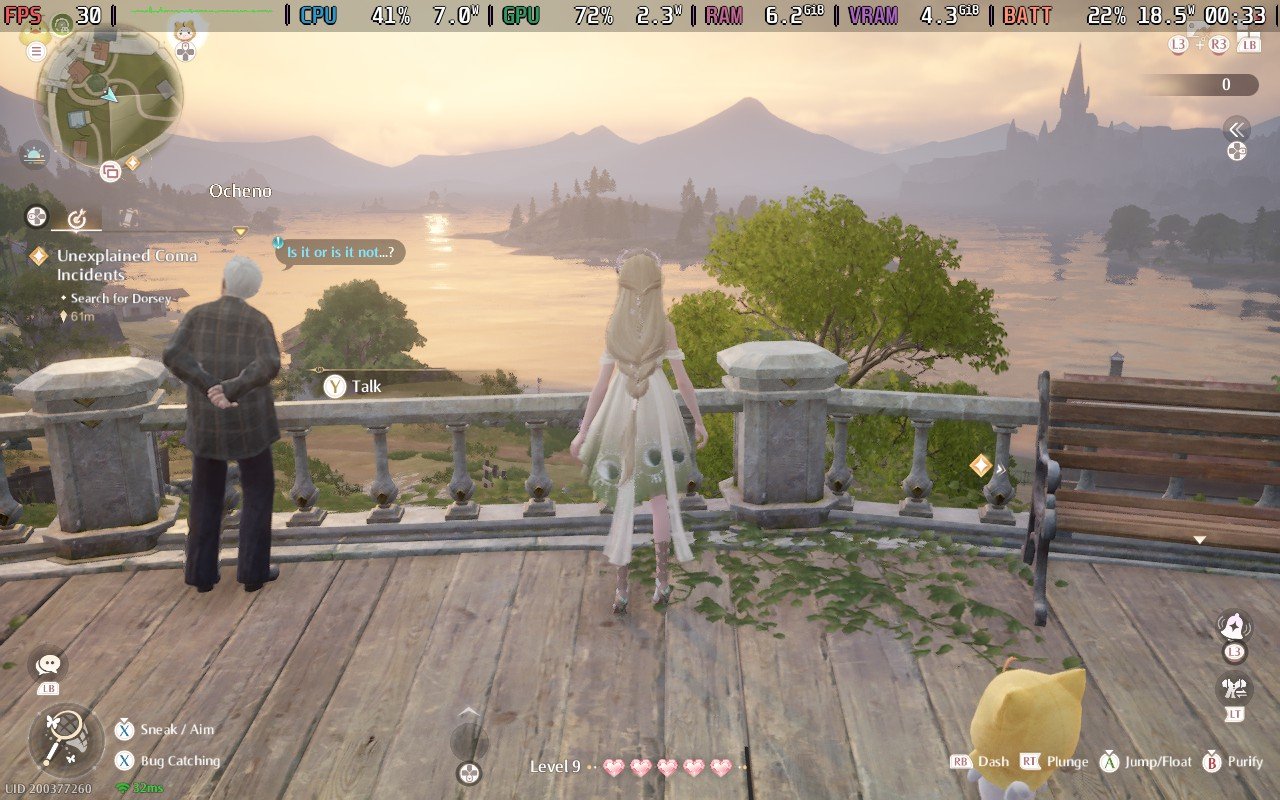Screen dimensions: 1280x800
Task: Open the circular minimap
Action: (x=108, y=96)
